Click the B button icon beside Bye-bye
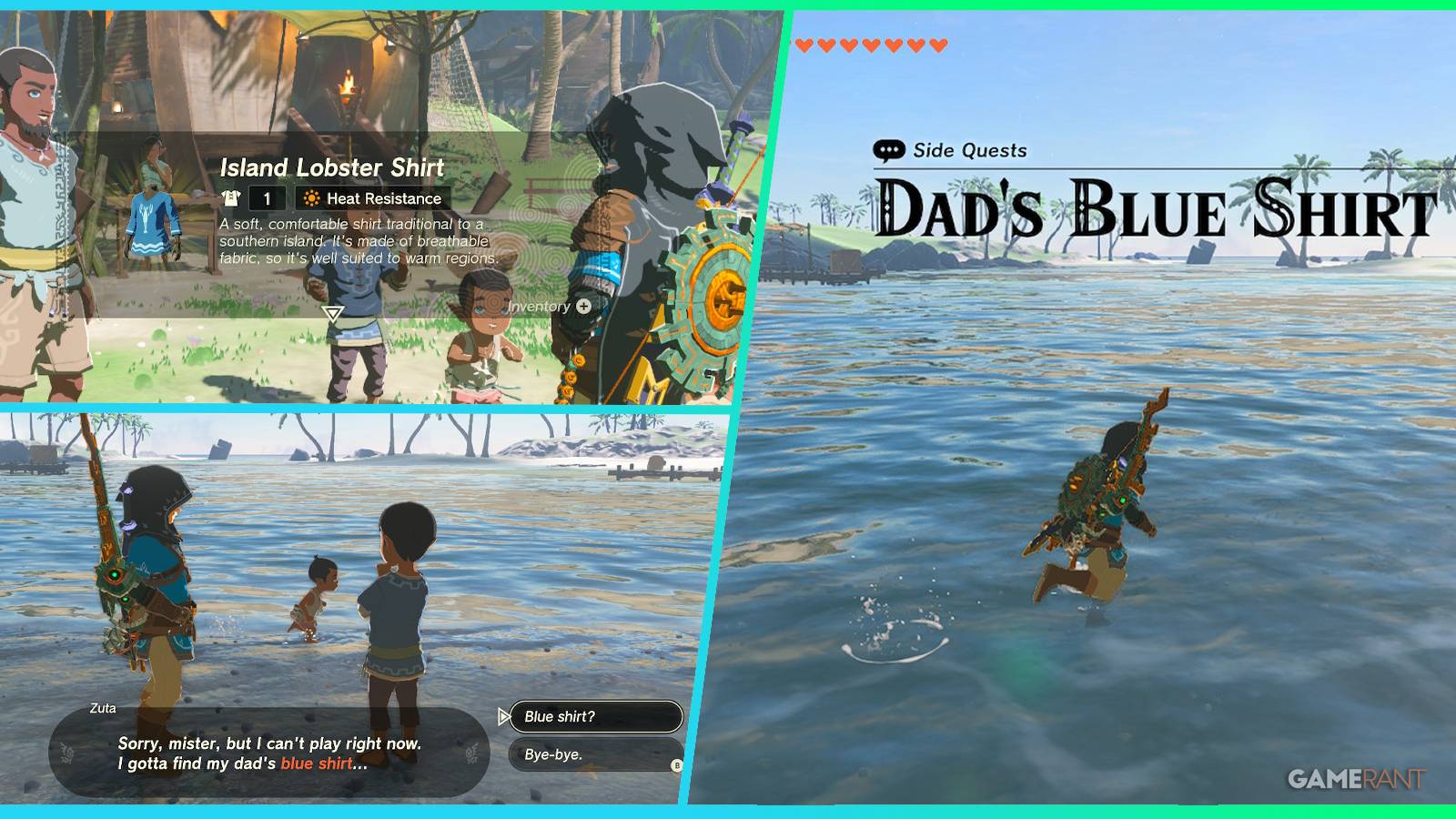The image size is (1456, 819). point(676,767)
